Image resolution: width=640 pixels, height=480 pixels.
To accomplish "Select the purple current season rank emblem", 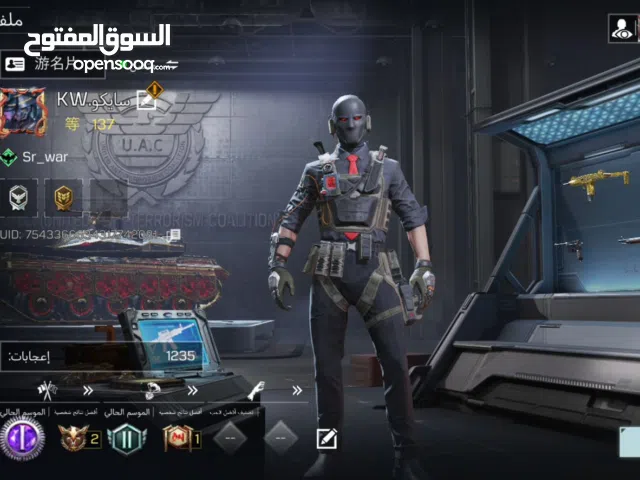I will pos(20,438).
